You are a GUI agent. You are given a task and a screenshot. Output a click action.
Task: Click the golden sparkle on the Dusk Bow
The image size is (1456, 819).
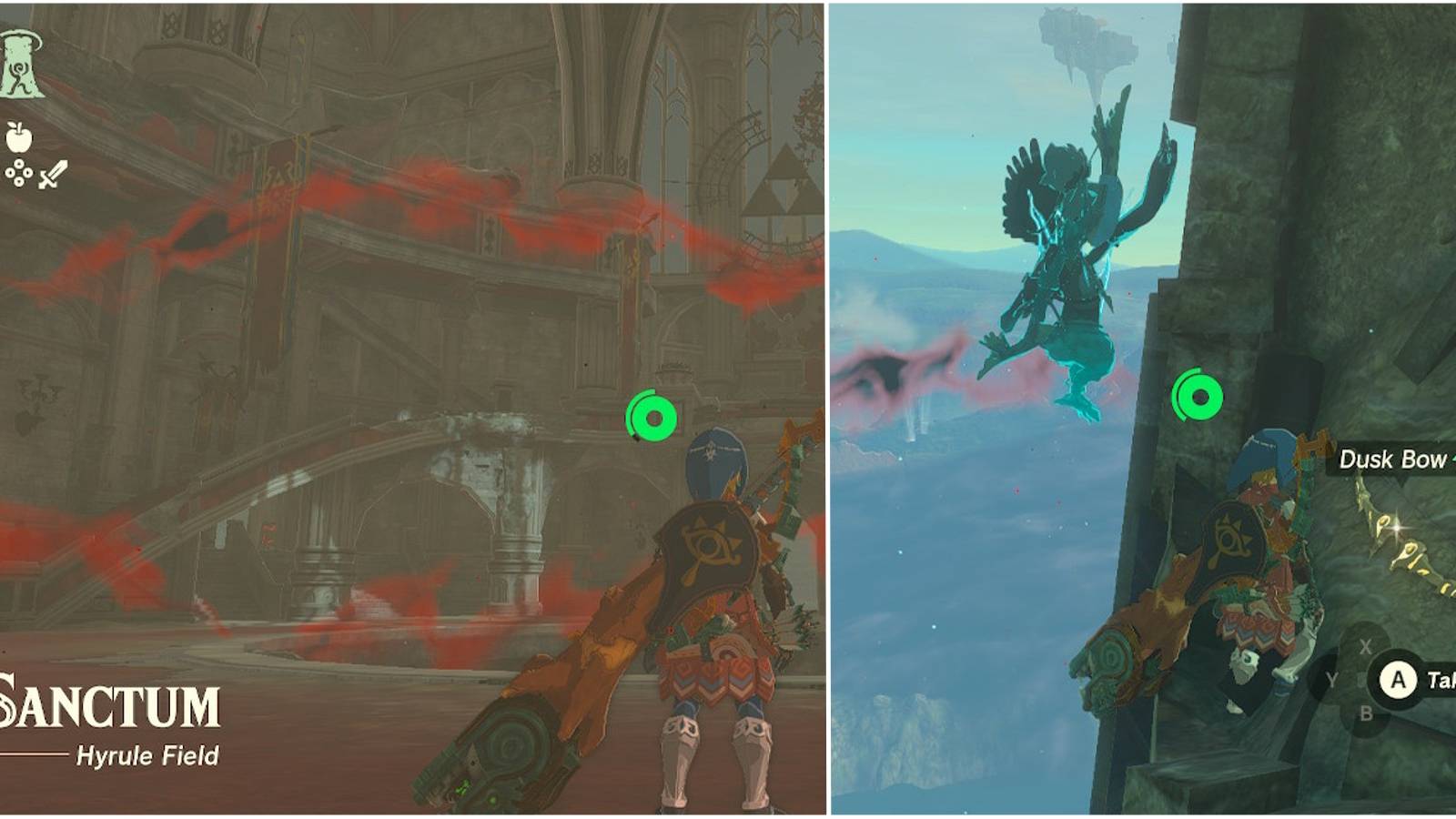pyautogui.click(x=1396, y=530)
